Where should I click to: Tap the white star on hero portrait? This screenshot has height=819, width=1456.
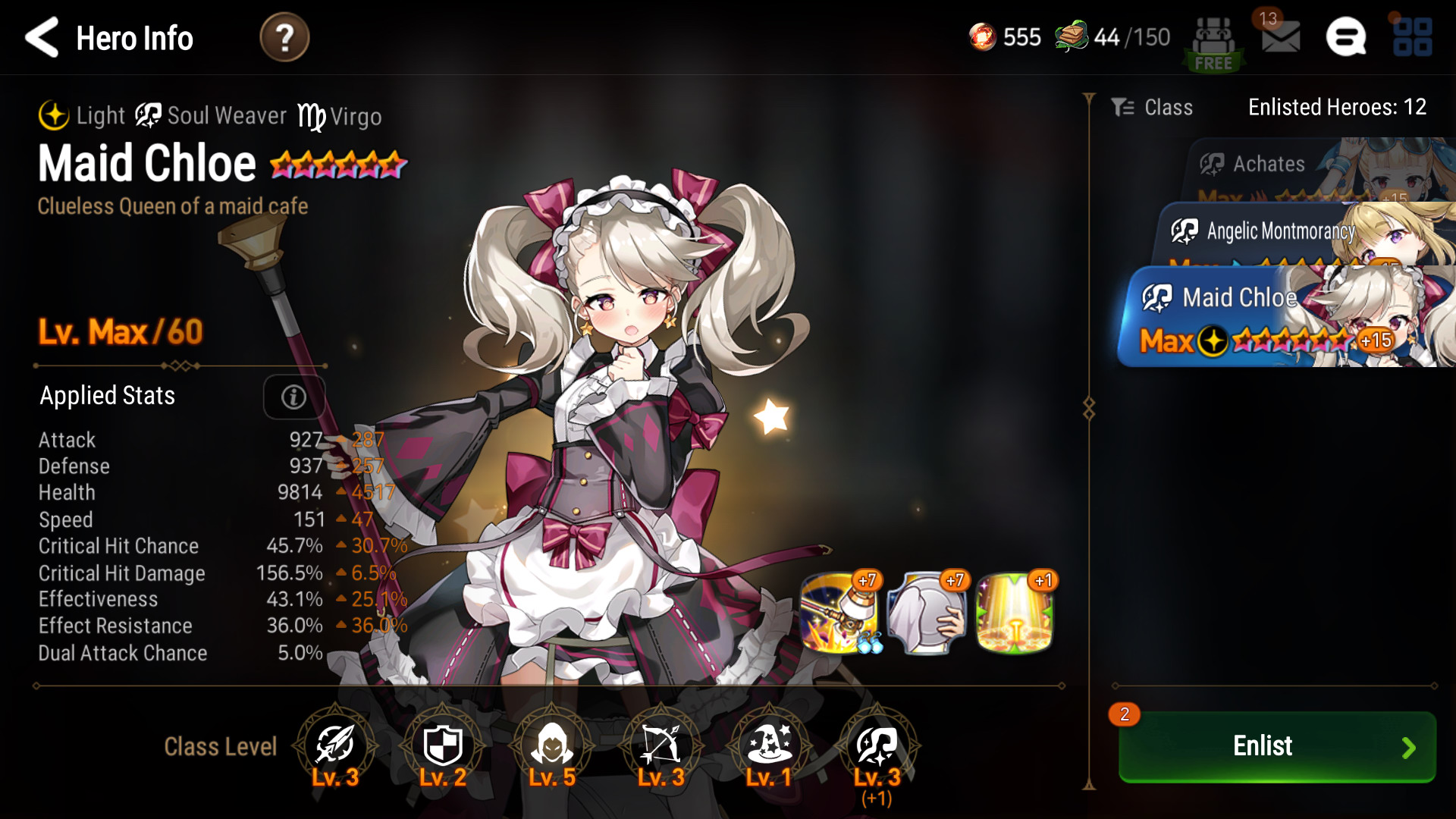pos(772,416)
